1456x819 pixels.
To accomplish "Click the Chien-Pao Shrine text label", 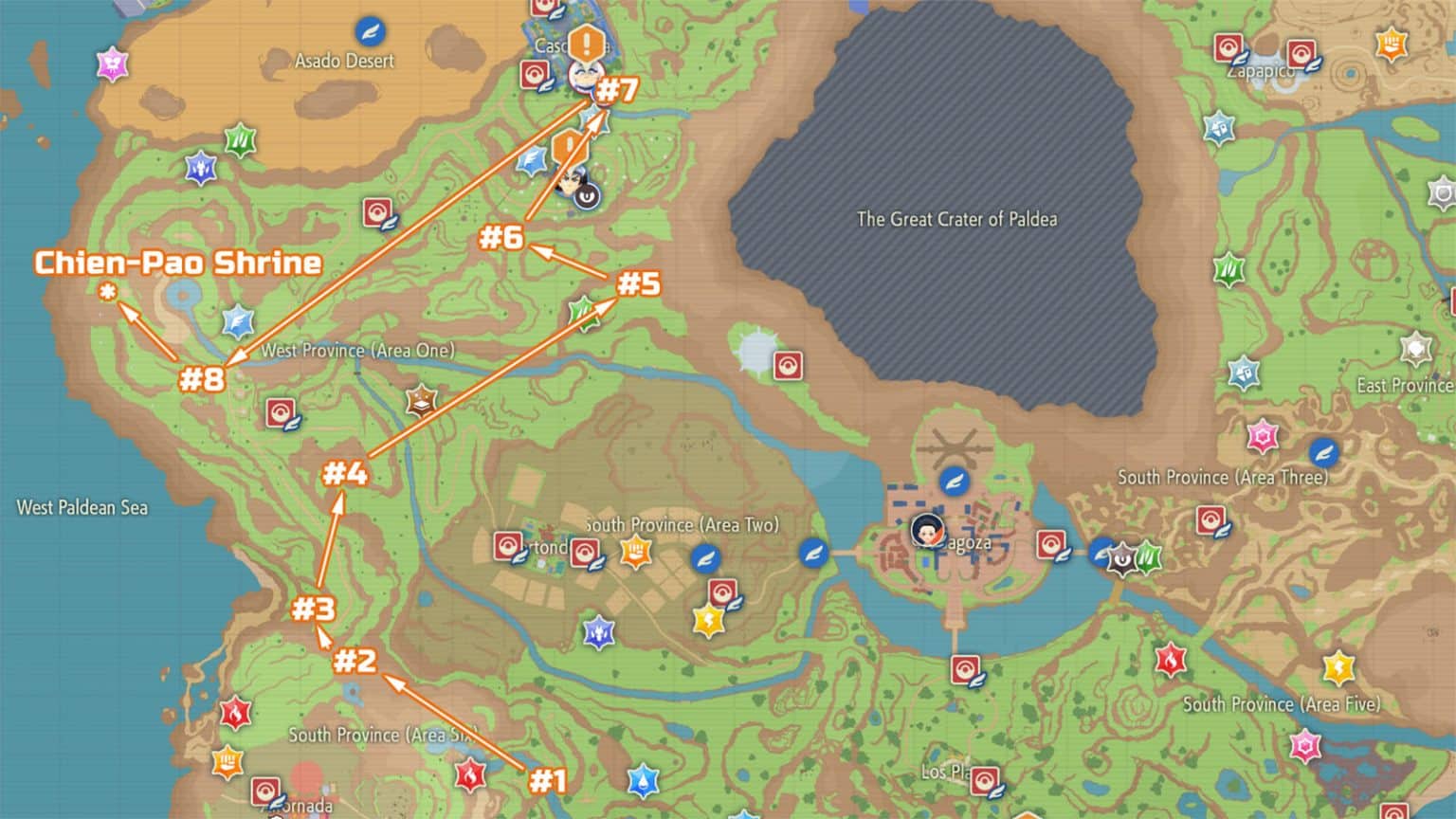I will 177,264.
